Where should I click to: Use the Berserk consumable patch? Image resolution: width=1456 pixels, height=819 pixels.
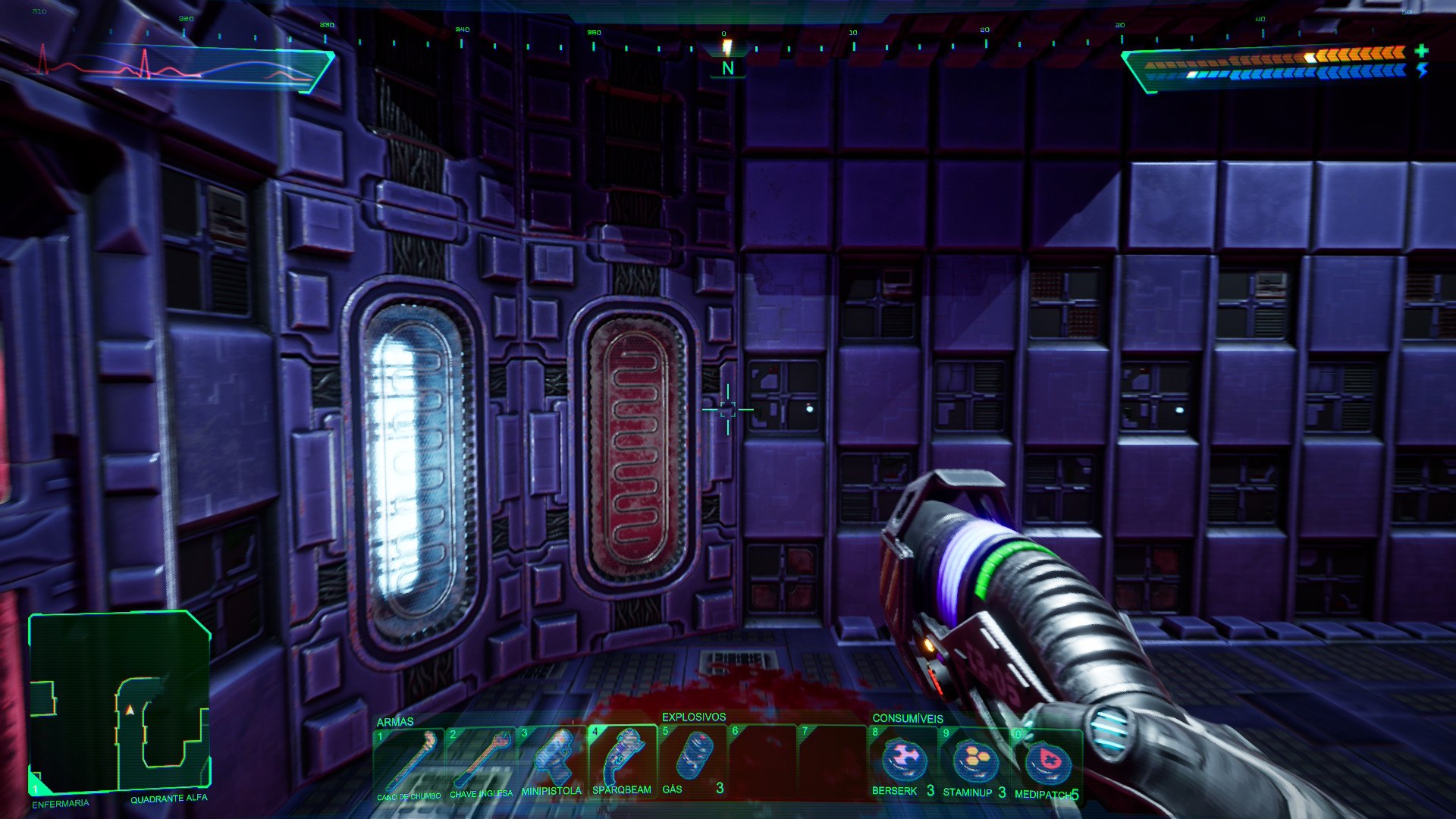pos(904,761)
